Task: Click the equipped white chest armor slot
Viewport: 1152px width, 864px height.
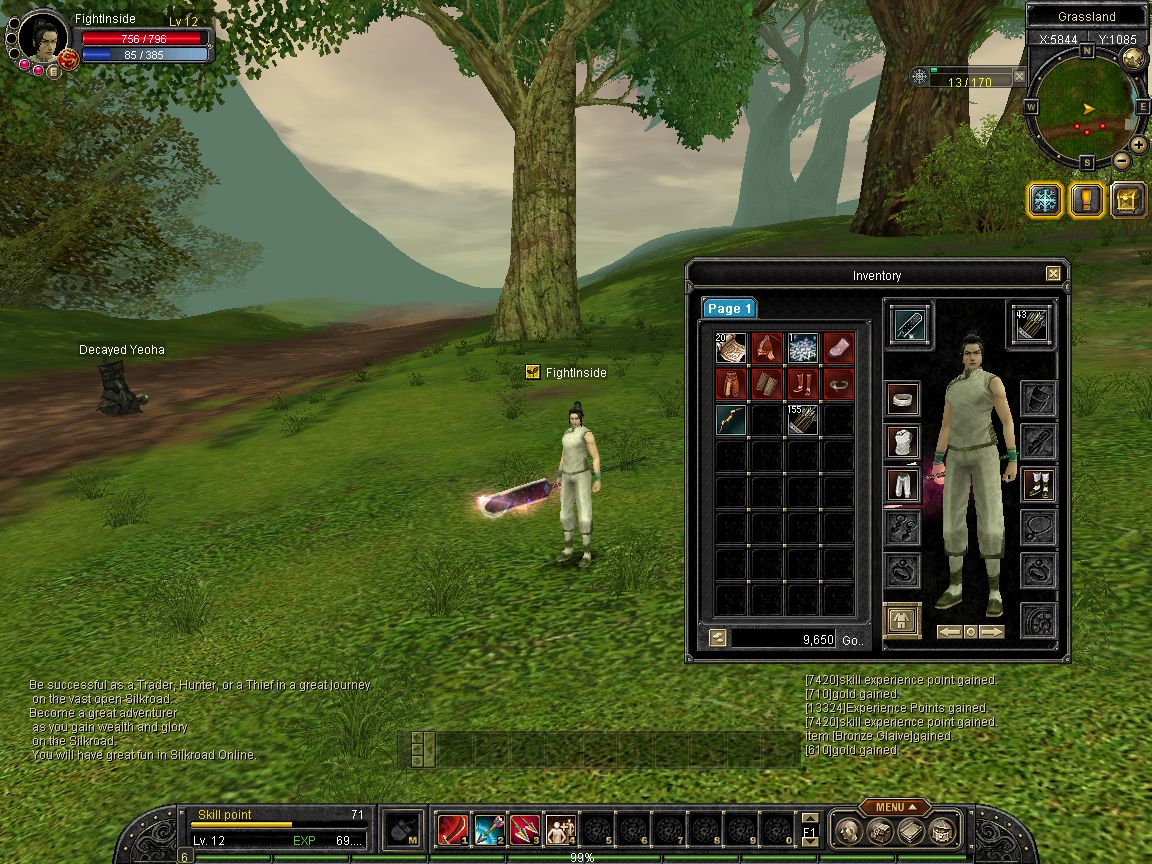Action: click(x=903, y=442)
